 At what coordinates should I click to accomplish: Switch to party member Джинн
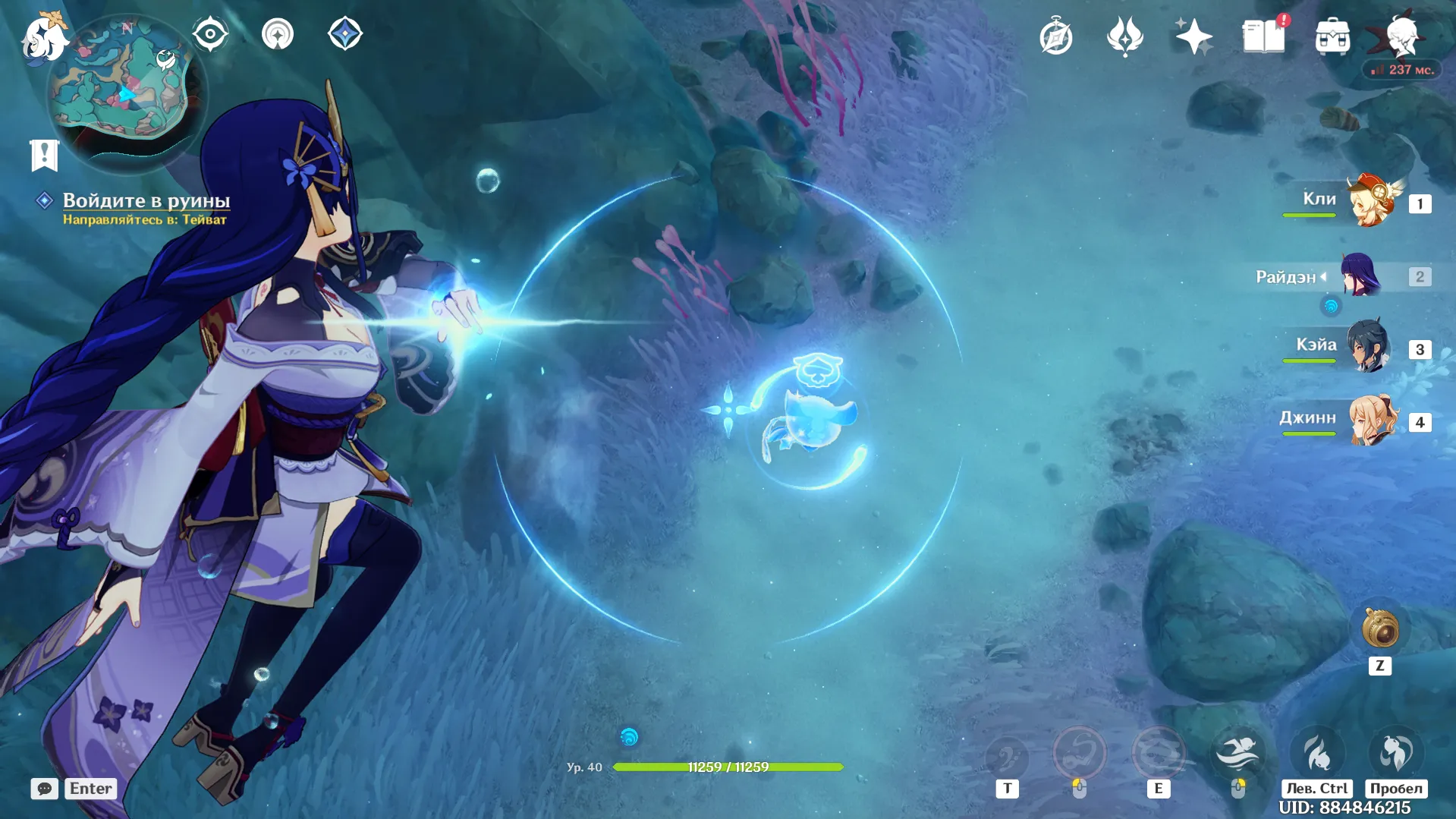[1373, 420]
